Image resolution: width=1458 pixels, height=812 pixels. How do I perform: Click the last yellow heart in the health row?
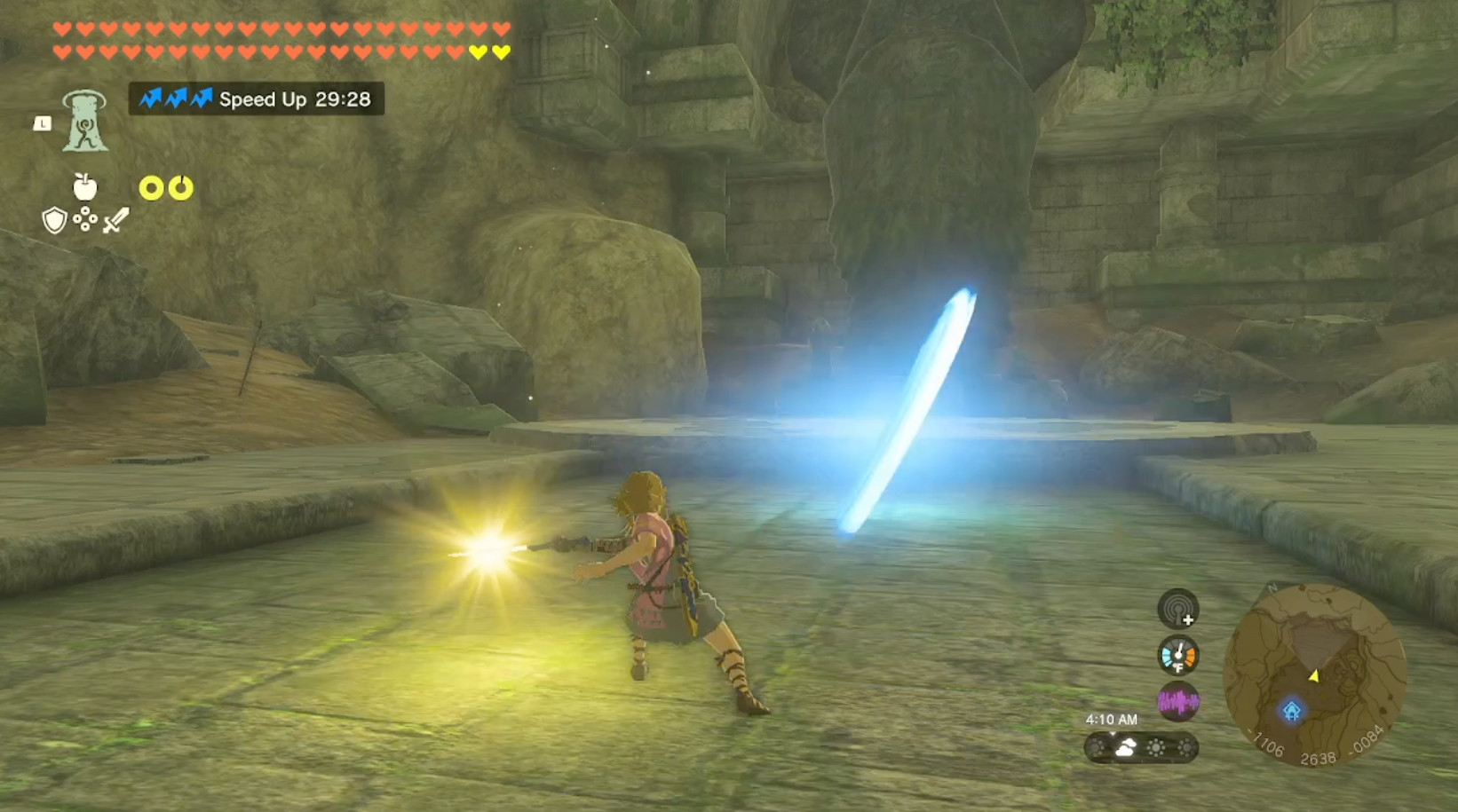click(501, 51)
